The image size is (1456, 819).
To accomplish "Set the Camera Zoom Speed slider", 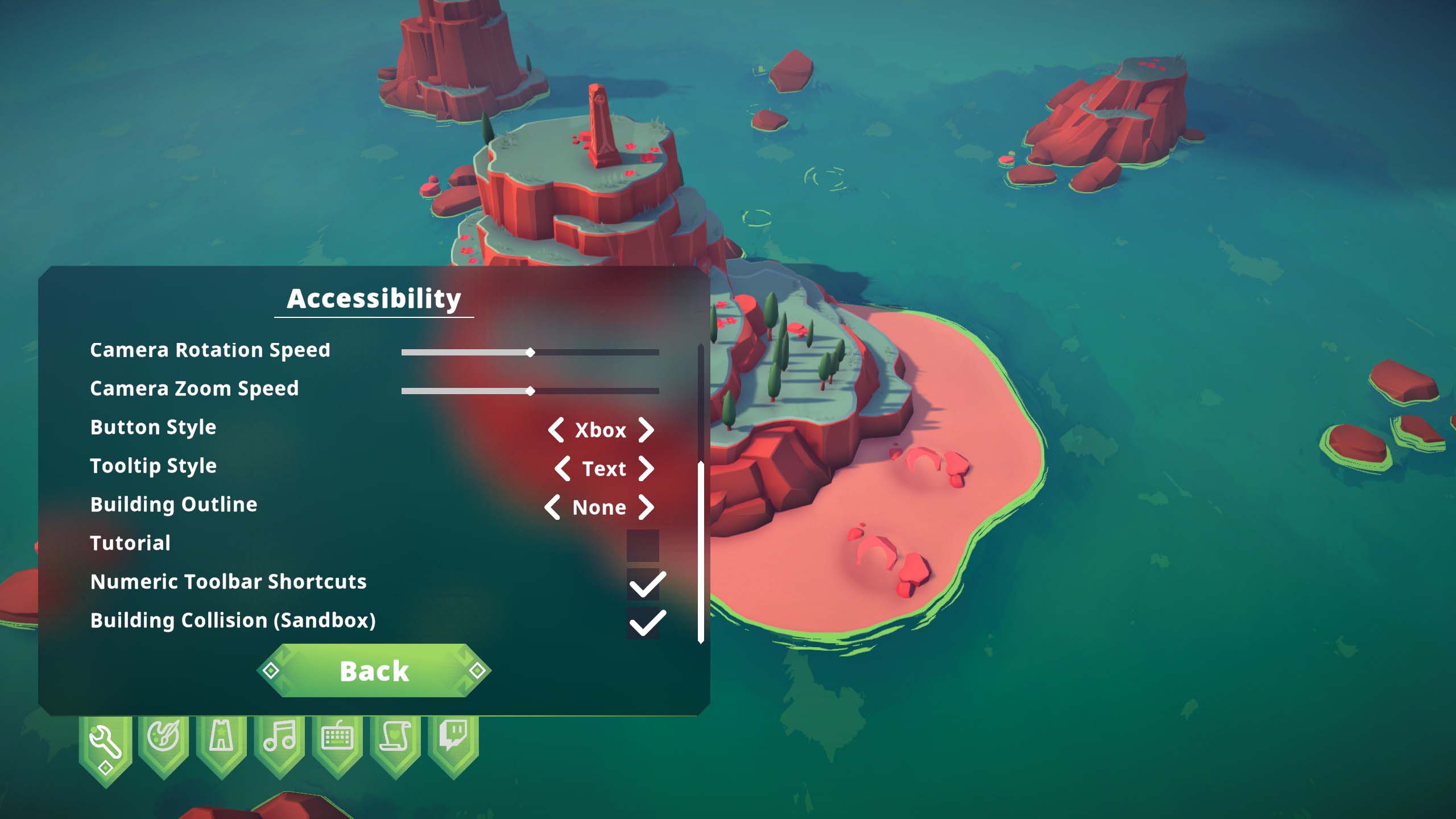I will pyautogui.click(x=530, y=391).
